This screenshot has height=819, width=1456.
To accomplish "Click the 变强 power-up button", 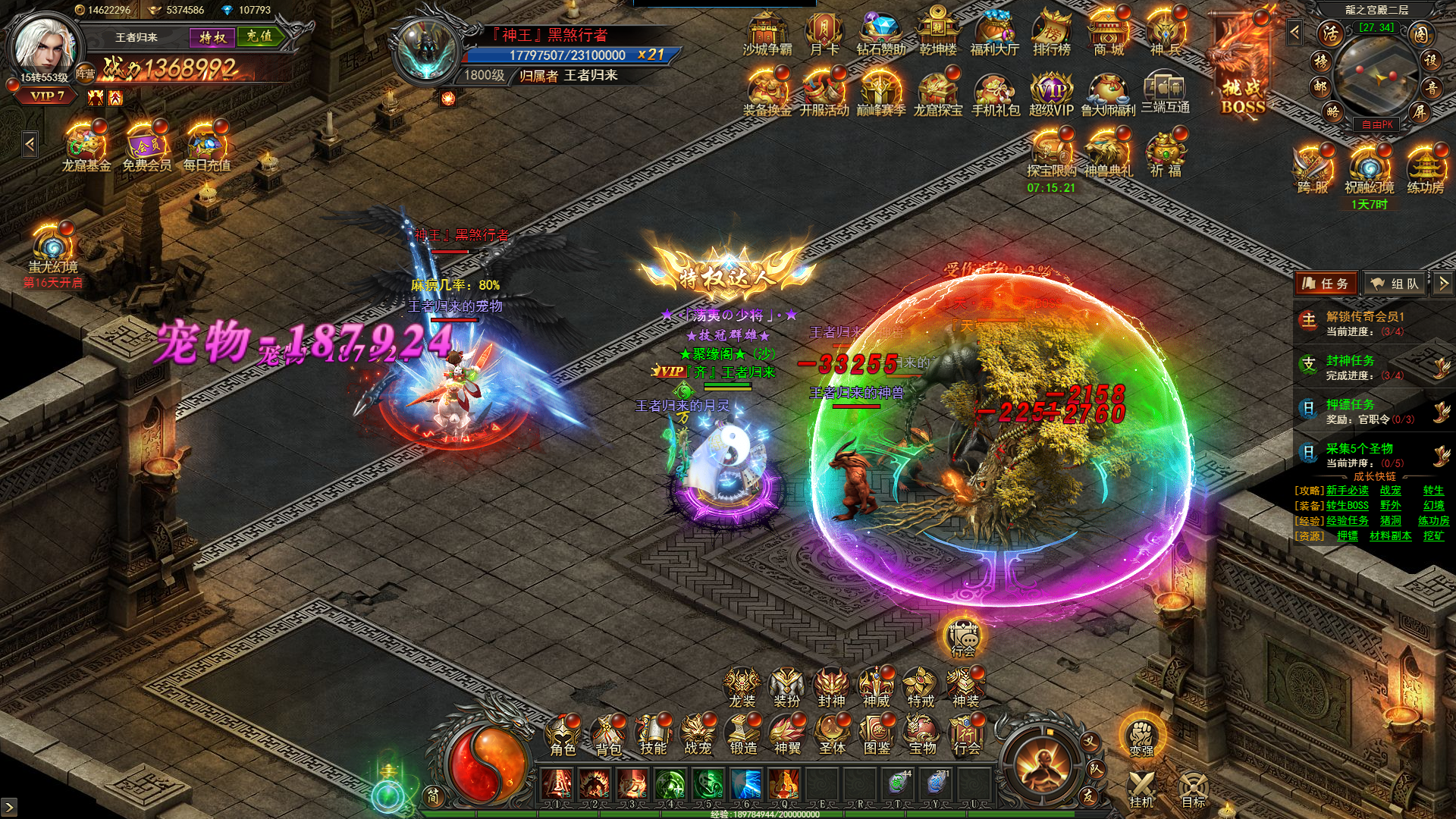I will [1141, 737].
